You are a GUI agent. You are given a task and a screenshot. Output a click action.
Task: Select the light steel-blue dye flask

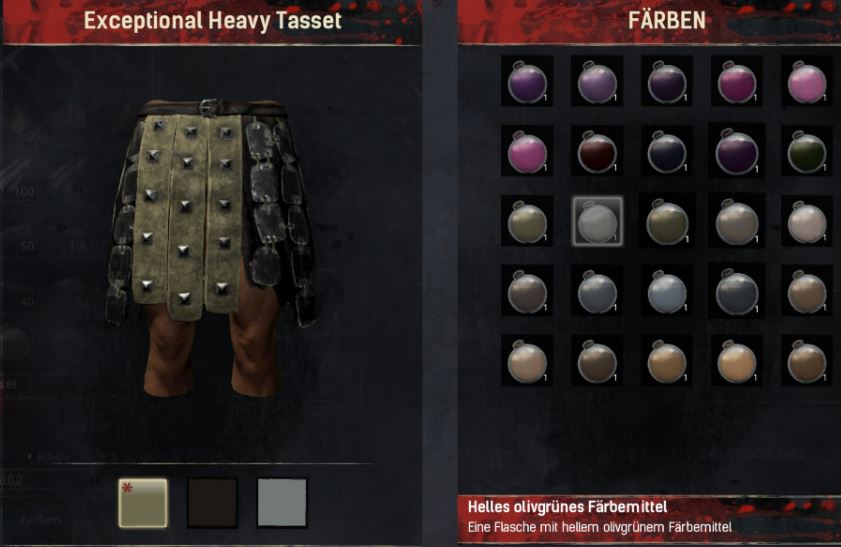coord(667,291)
